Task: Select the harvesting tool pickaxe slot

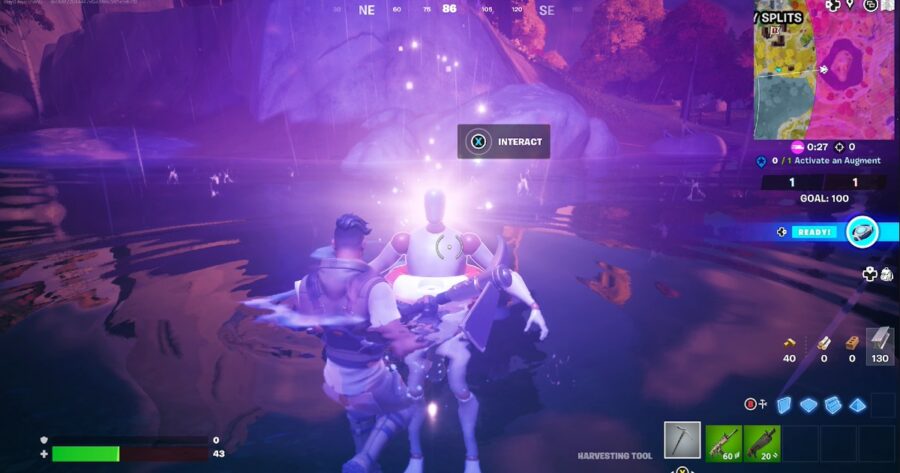Action: coord(682,440)
